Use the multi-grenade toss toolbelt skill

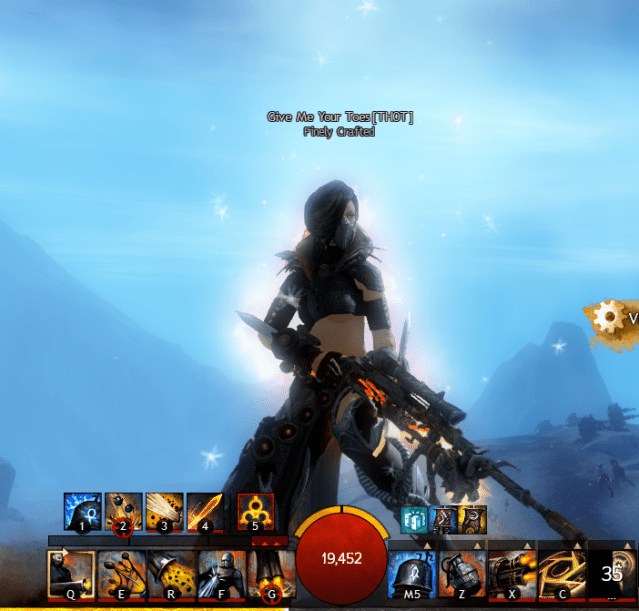tap(121, 573)
